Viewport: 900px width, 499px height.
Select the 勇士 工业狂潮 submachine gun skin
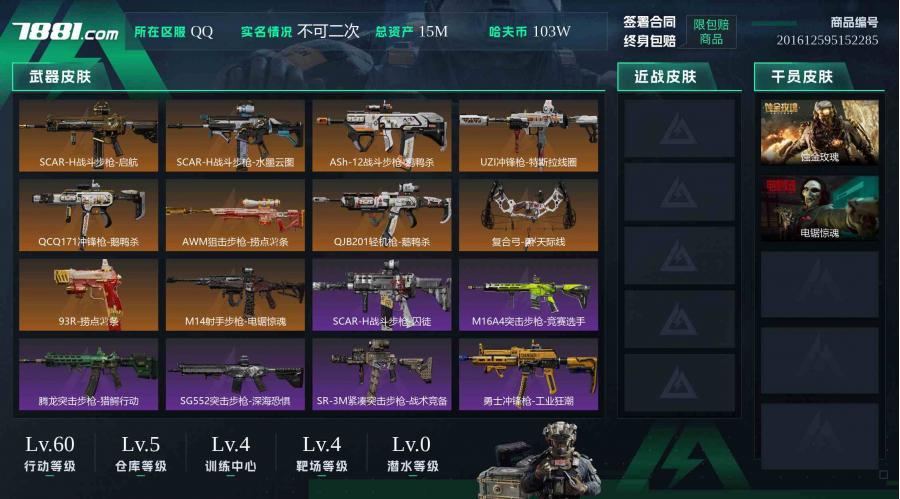[529, 374]
